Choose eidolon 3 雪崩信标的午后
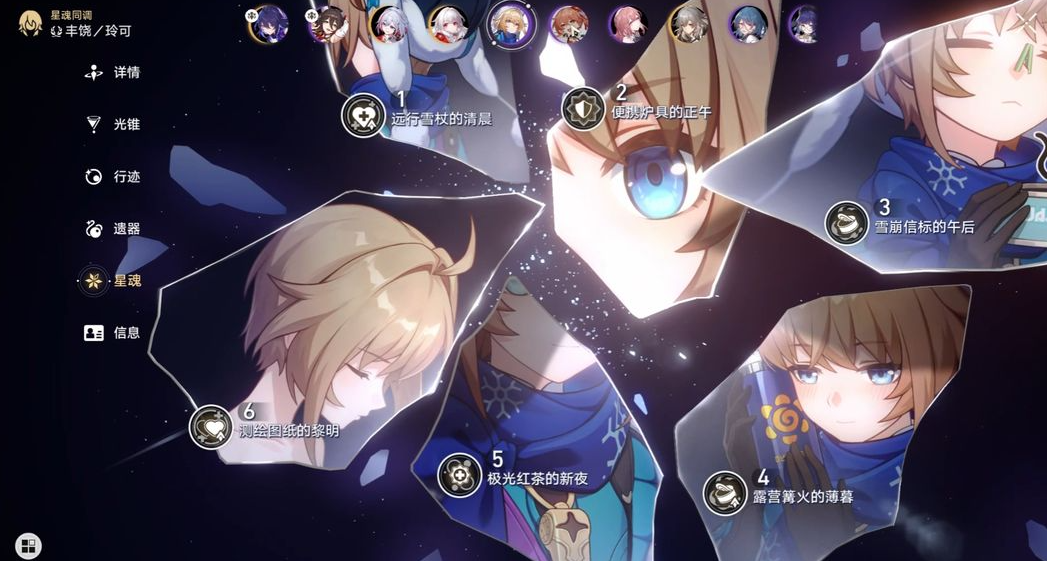 pos(847,222)
